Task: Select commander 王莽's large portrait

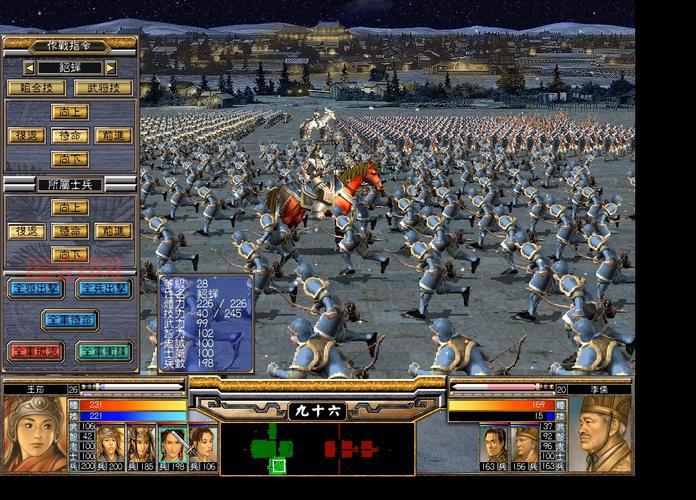Action: point(34,433)
